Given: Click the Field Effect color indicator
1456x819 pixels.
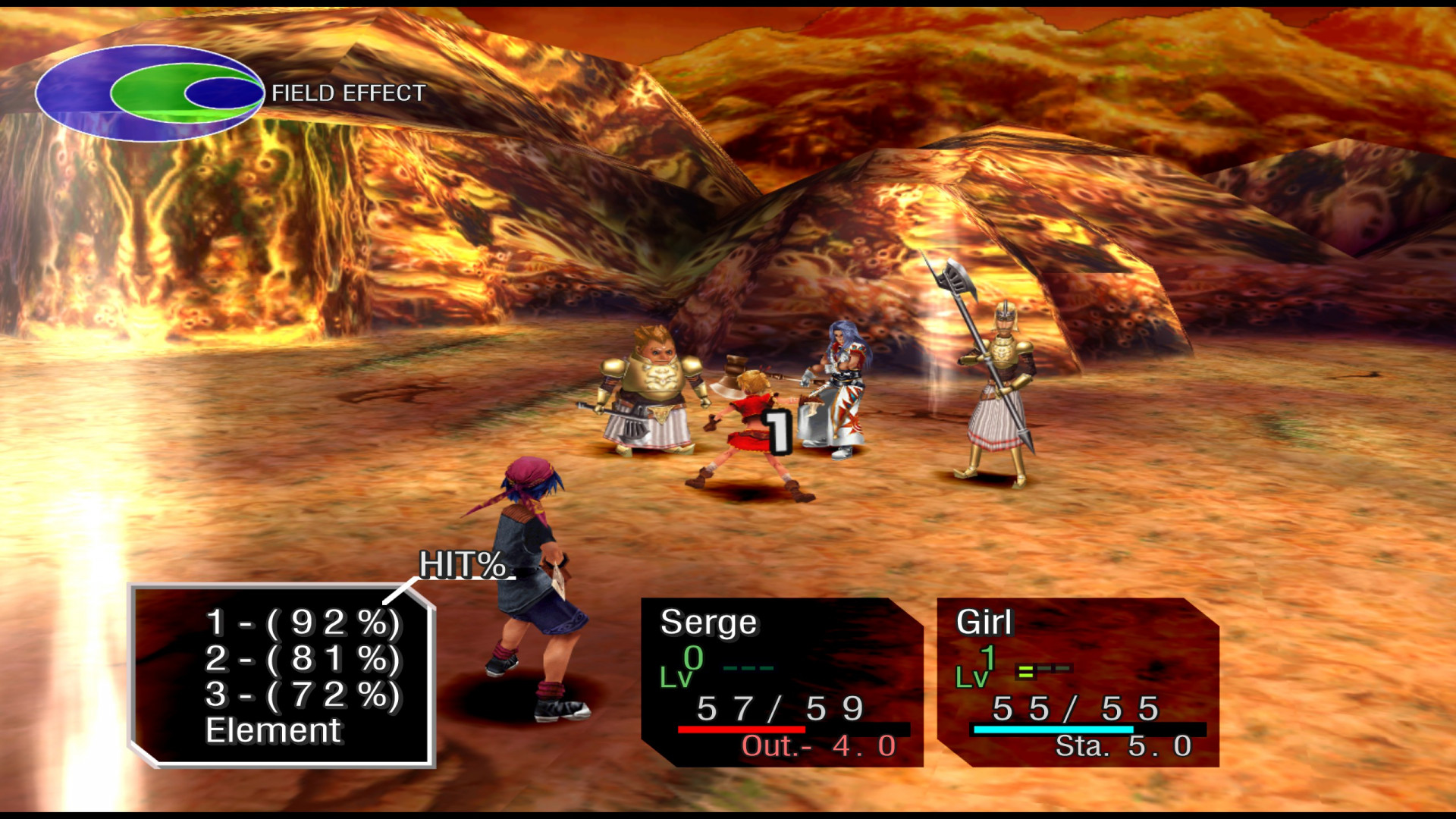Looking at the screenshot, I should [149, 93].
